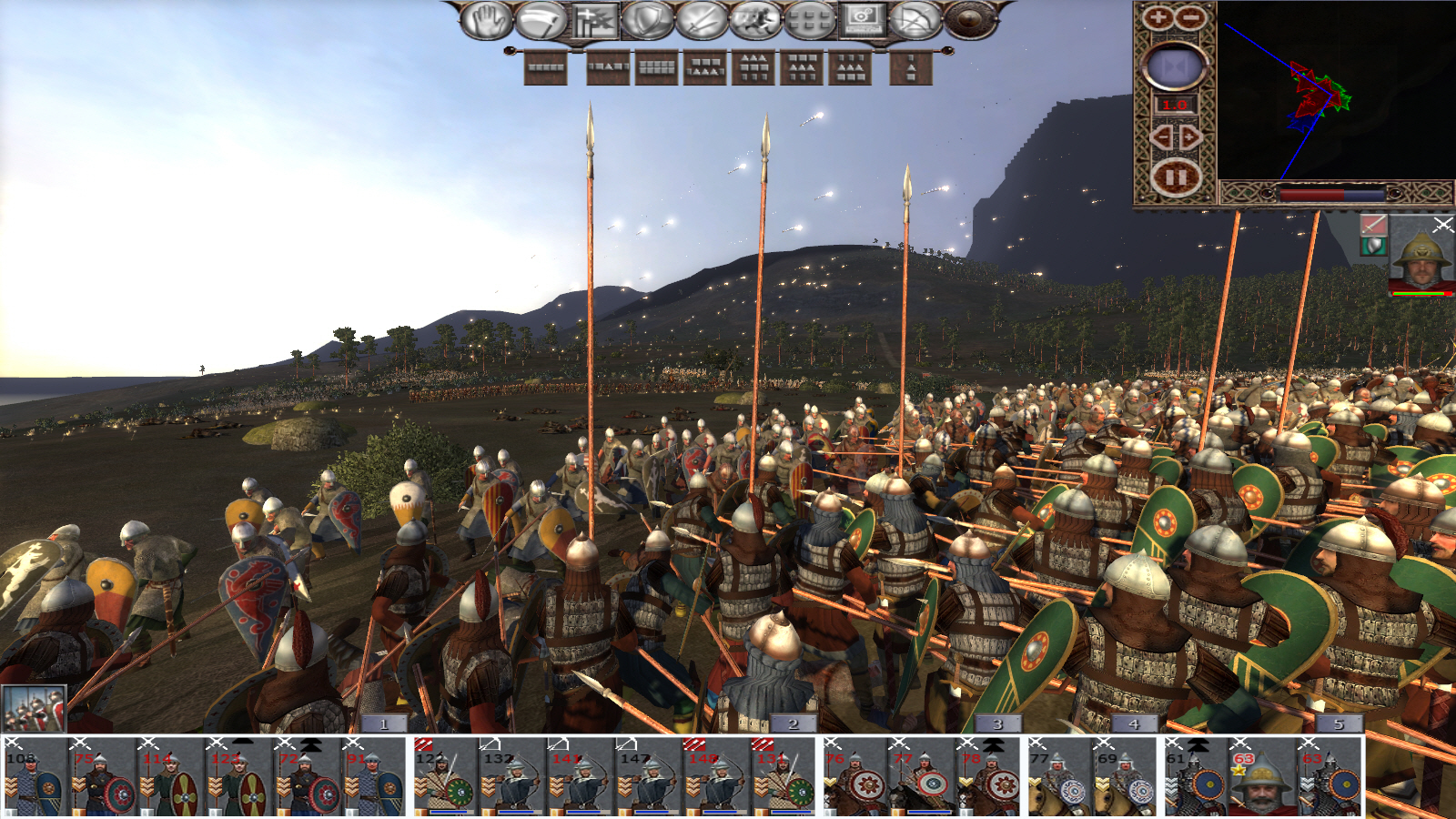Order withdraw with the scythe icon
1456x819 pixels.
point(541,20)
